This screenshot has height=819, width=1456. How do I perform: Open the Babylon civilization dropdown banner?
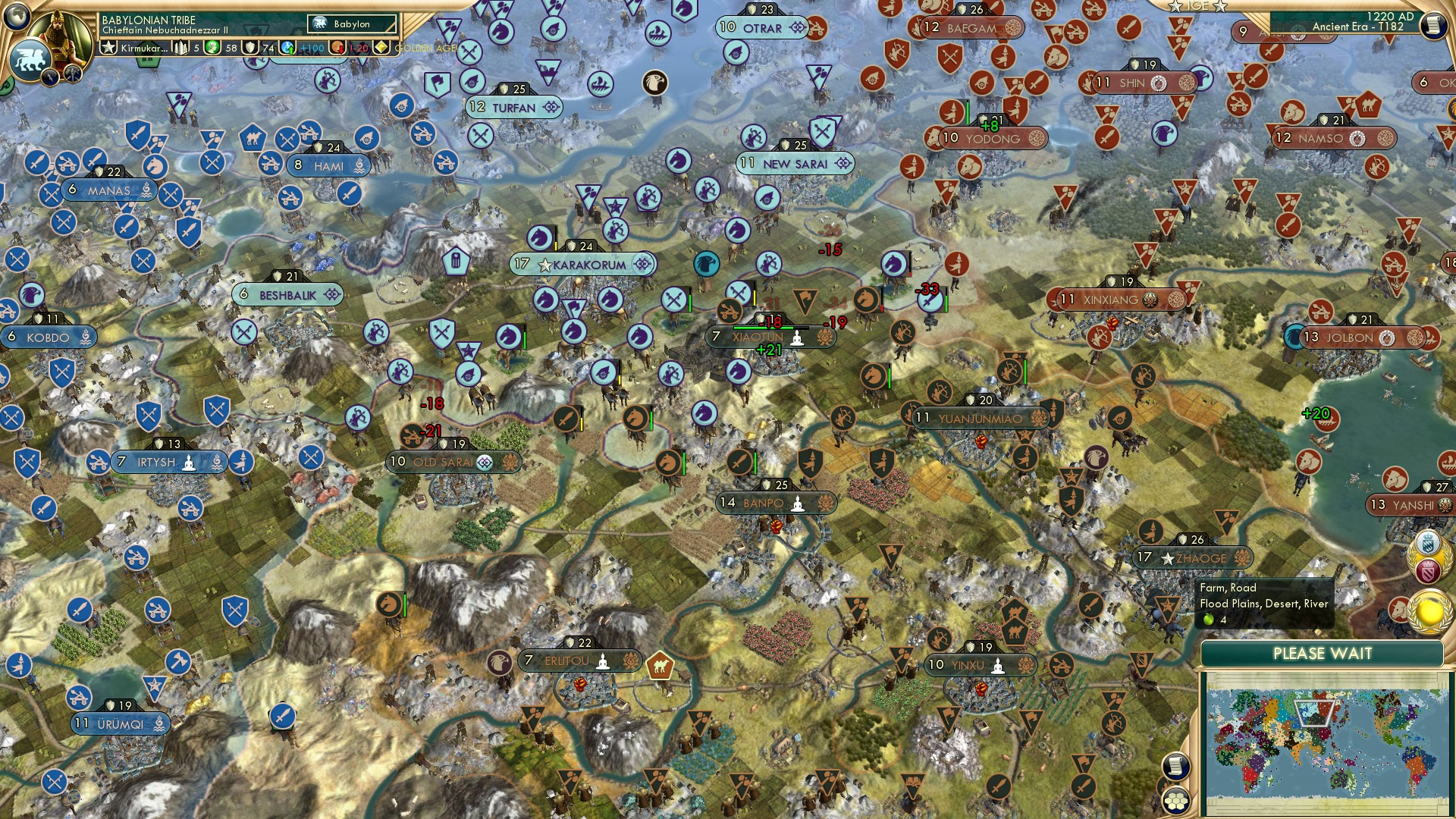pyautogui.click(x=349, y=24)
